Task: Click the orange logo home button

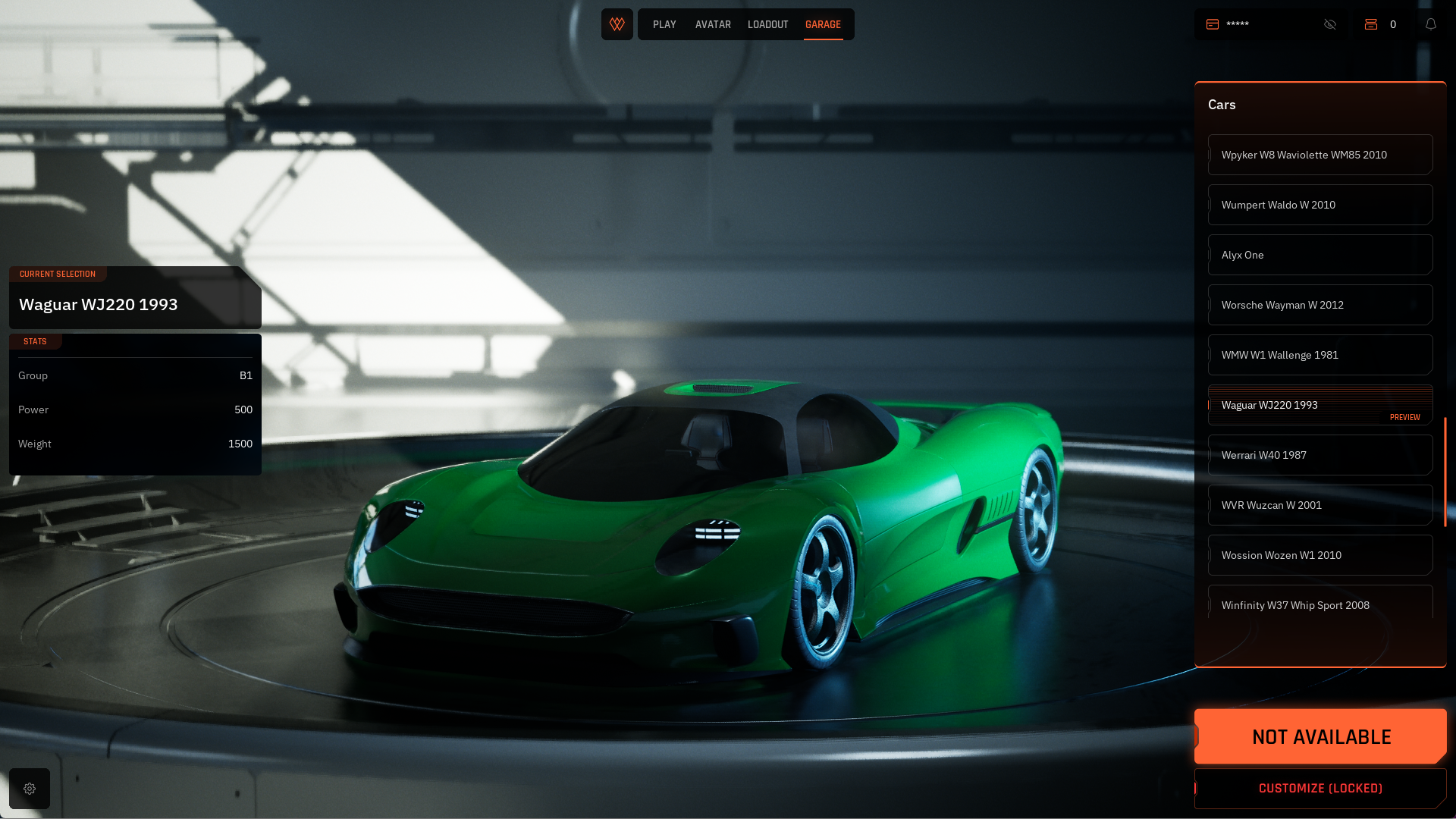Action: [617, 24]
